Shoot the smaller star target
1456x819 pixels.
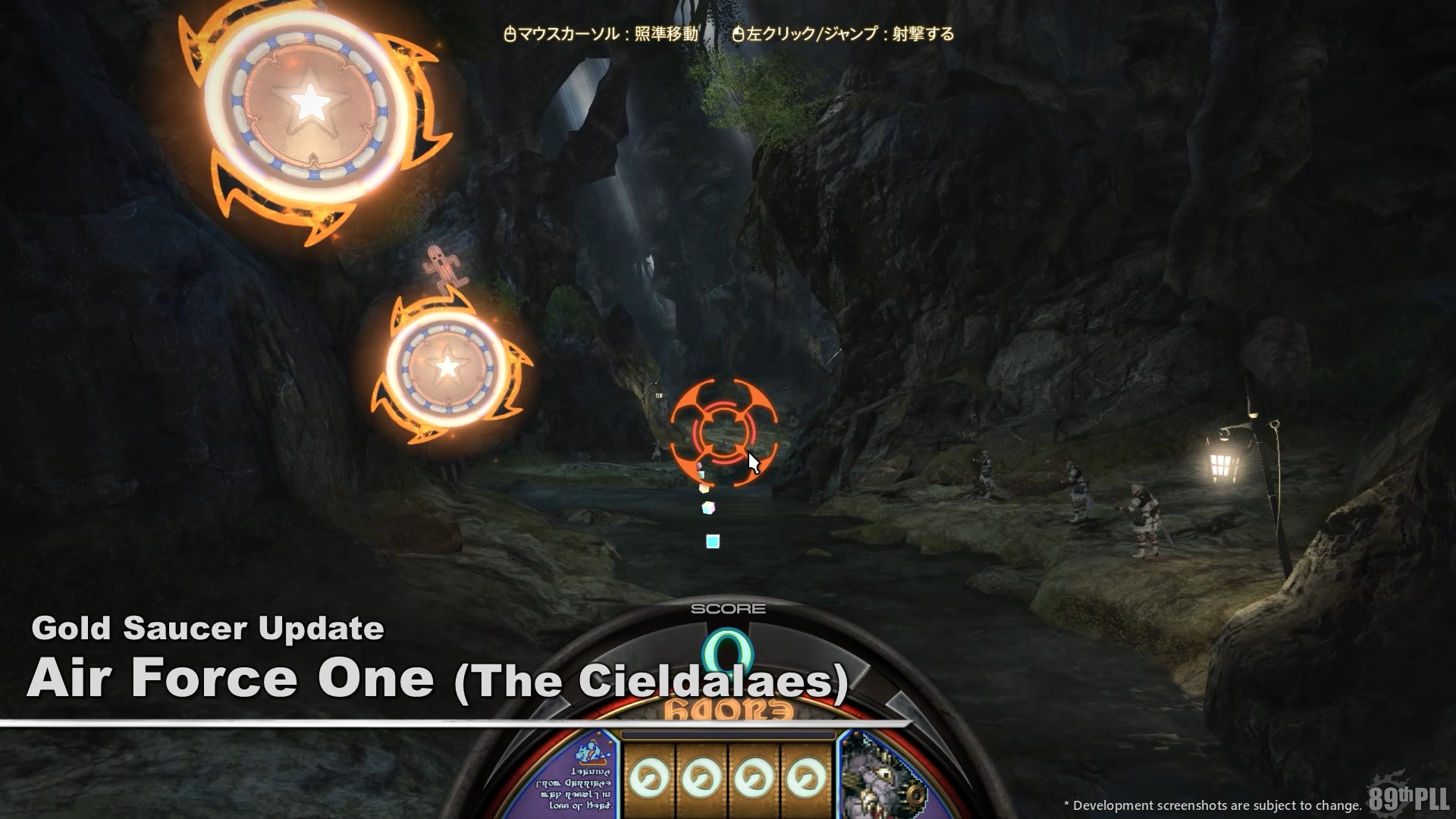447,368
